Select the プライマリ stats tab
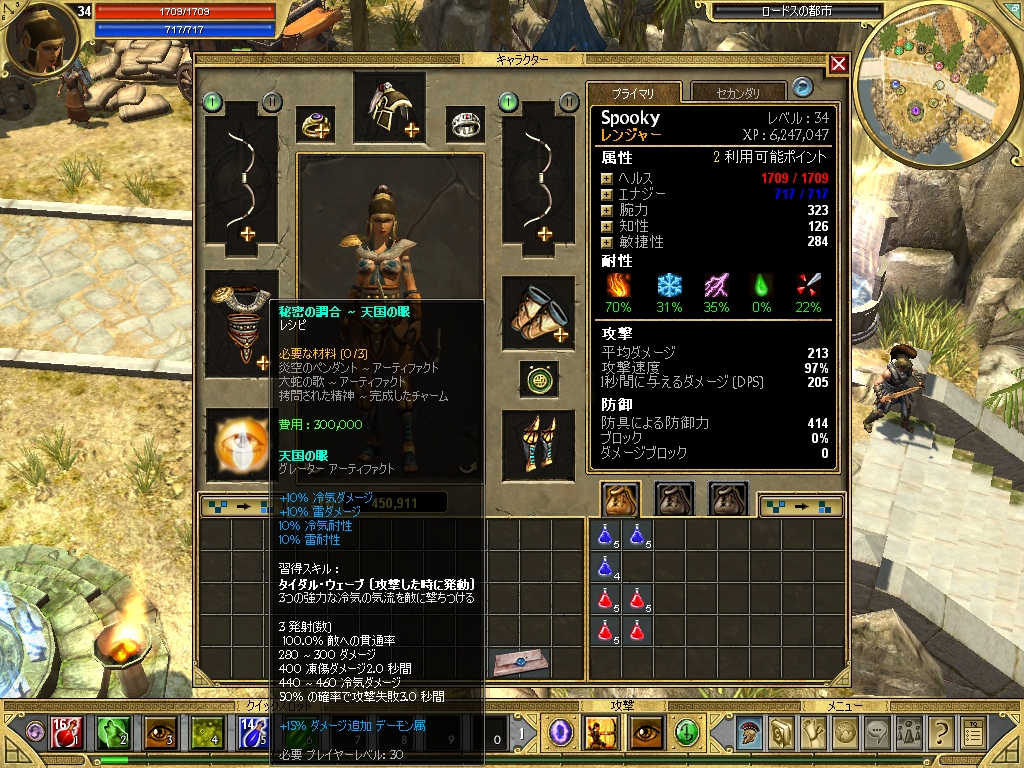 [634, 93]
